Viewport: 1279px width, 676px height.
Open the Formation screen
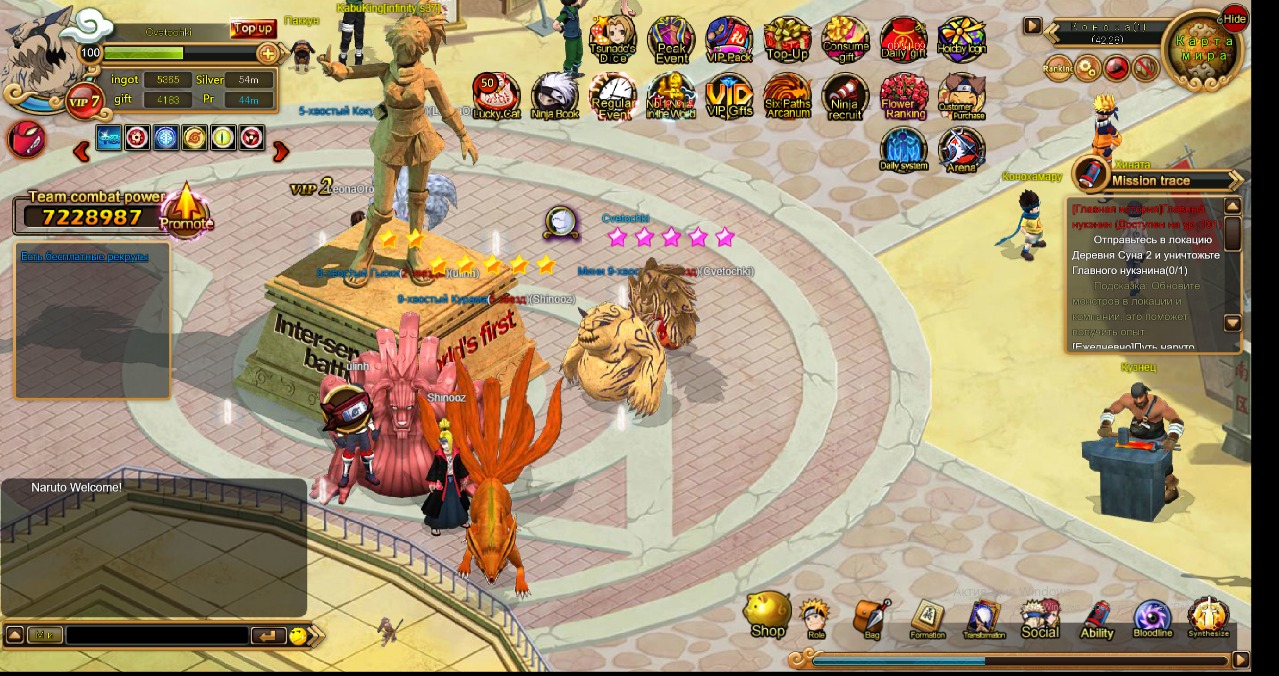pyautogui.click(x=927, y=619)
